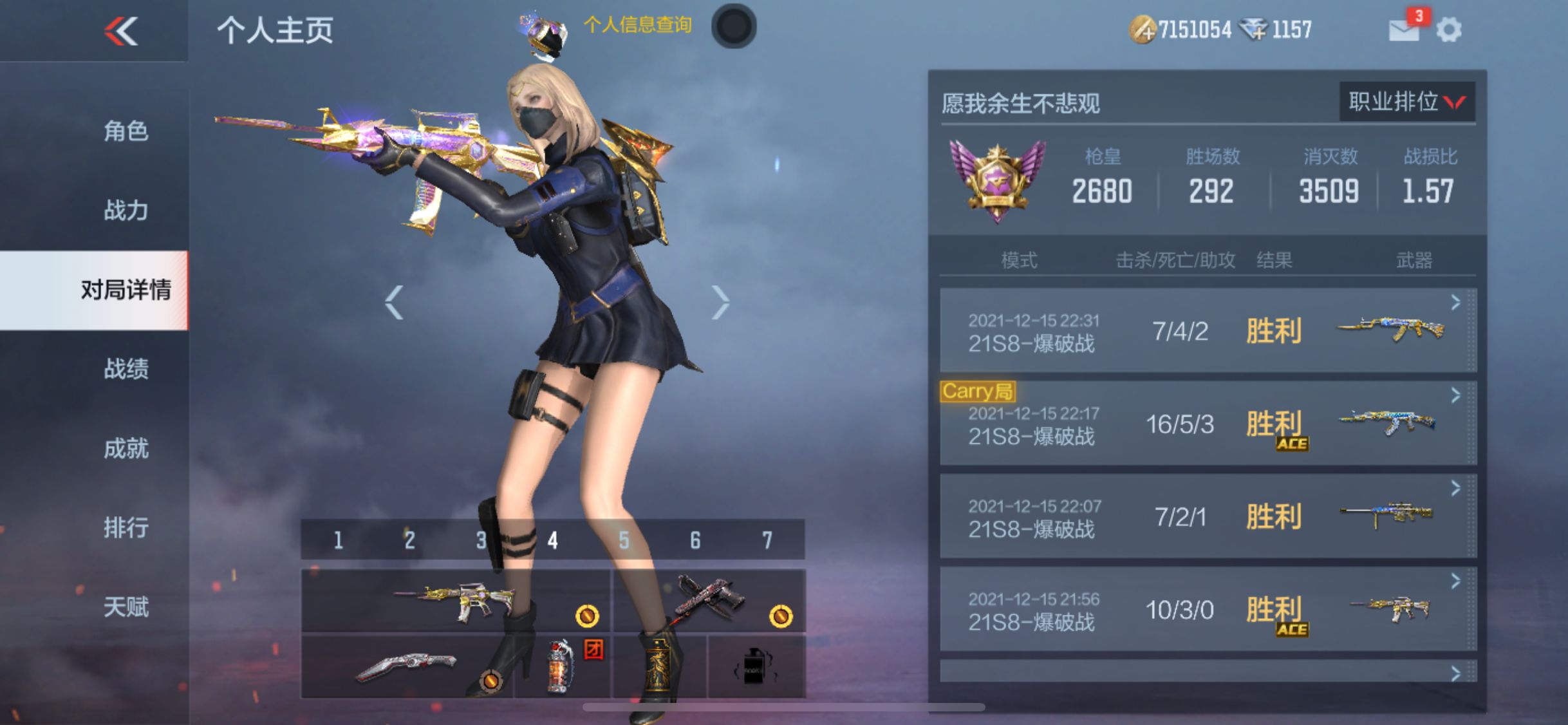Image resolution: width=1568 pixels, height=725 pixels.
Task: Open the 职业排位 ranked mode dropdown
Action: [x=1408, y=102]
